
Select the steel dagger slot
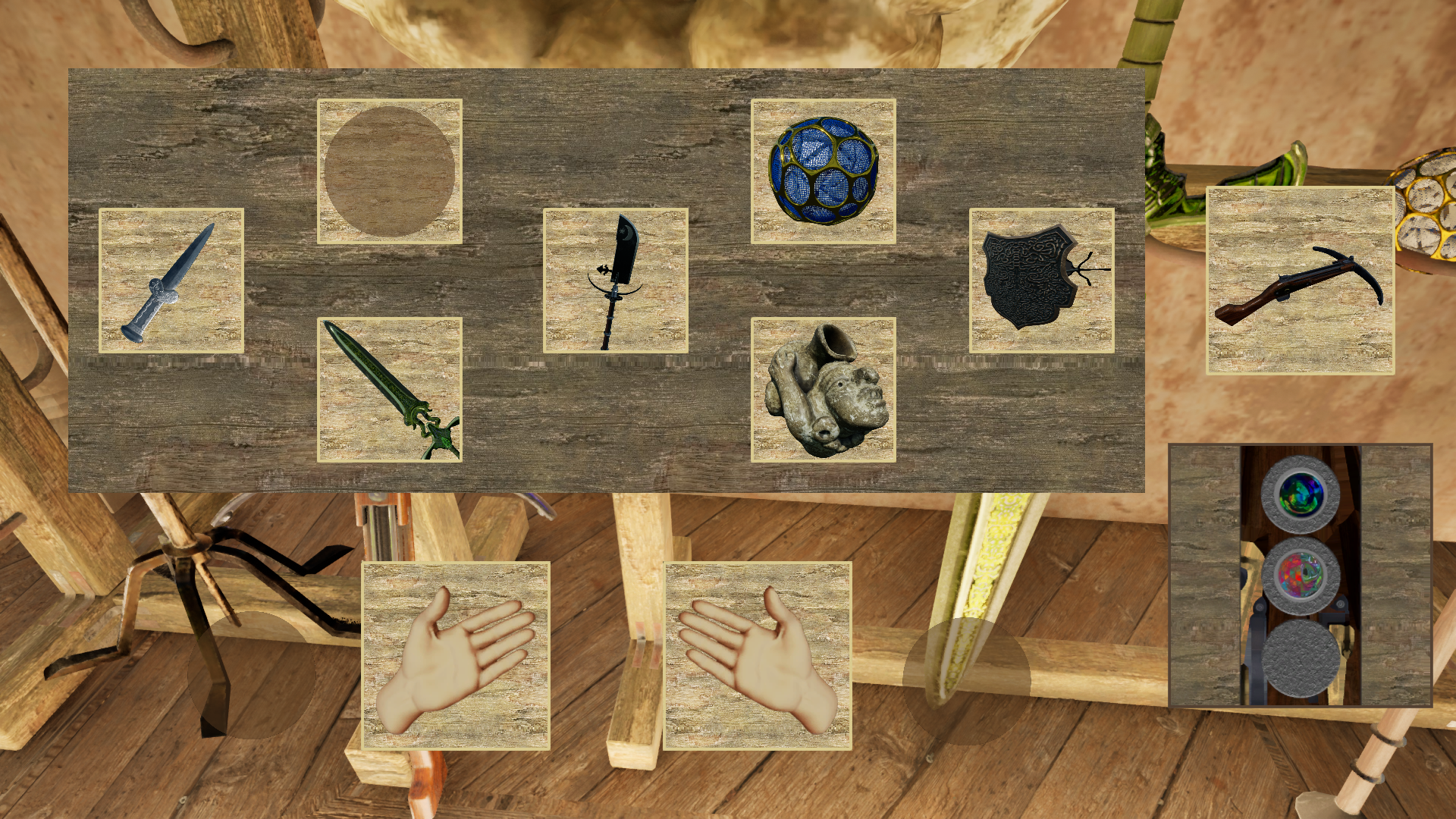click(x=171, y=281)
